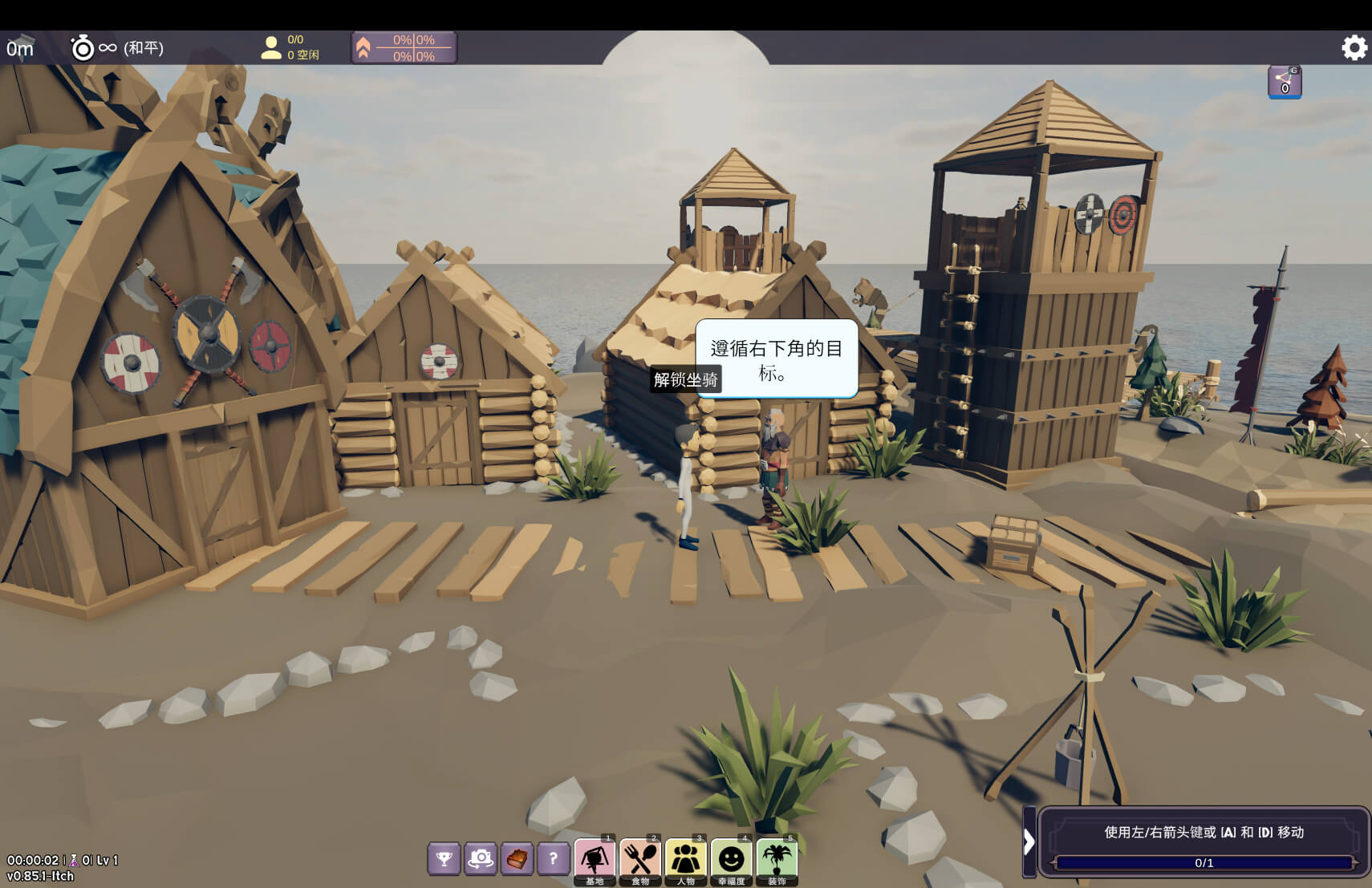Switch to the 食物 food category
This screenshot has width=1372, height=888.
[x=640, y=860]
